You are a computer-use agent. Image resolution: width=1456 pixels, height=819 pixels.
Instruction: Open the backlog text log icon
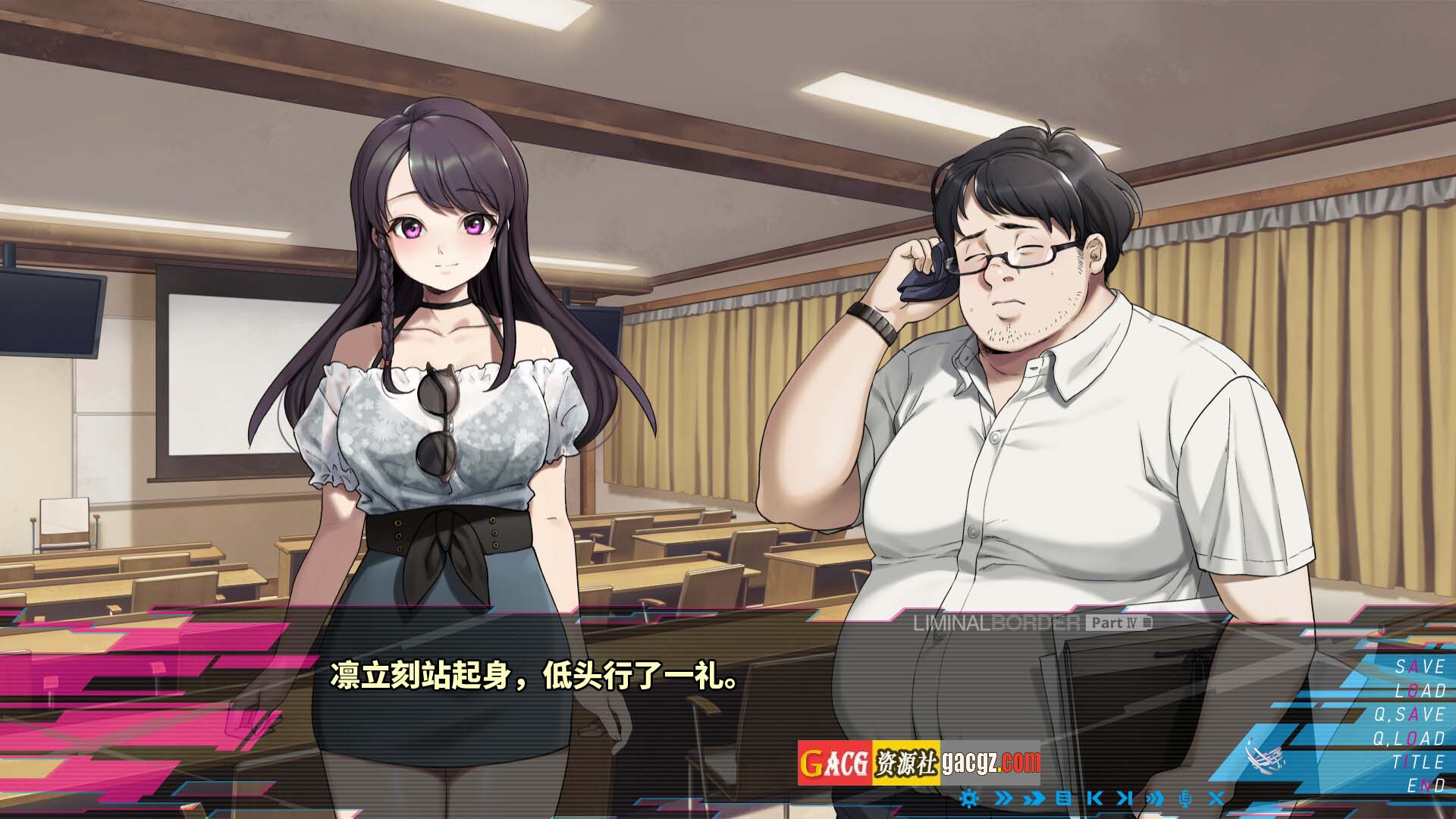1063,798
